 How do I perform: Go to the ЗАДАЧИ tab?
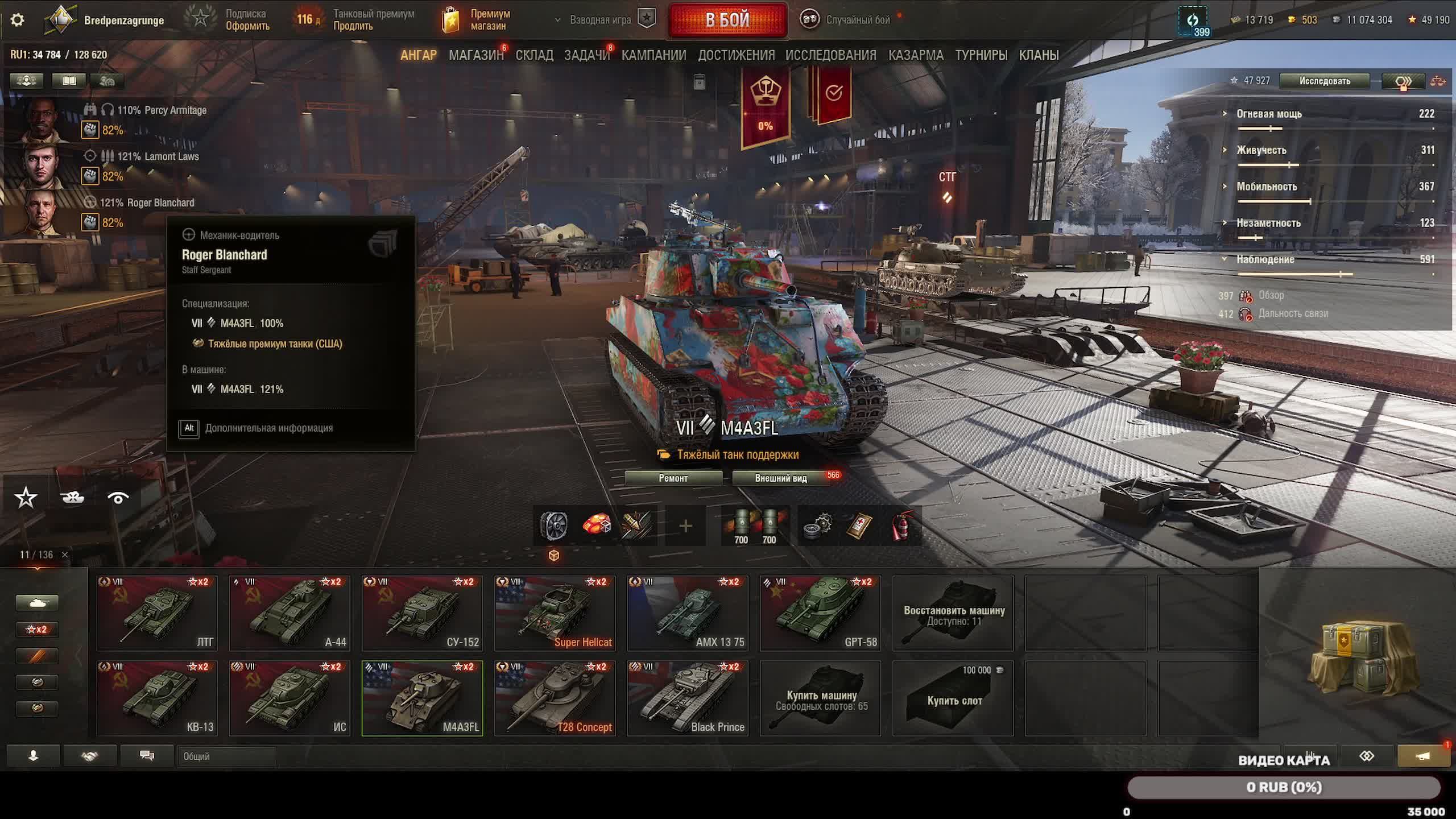point(586,55)
